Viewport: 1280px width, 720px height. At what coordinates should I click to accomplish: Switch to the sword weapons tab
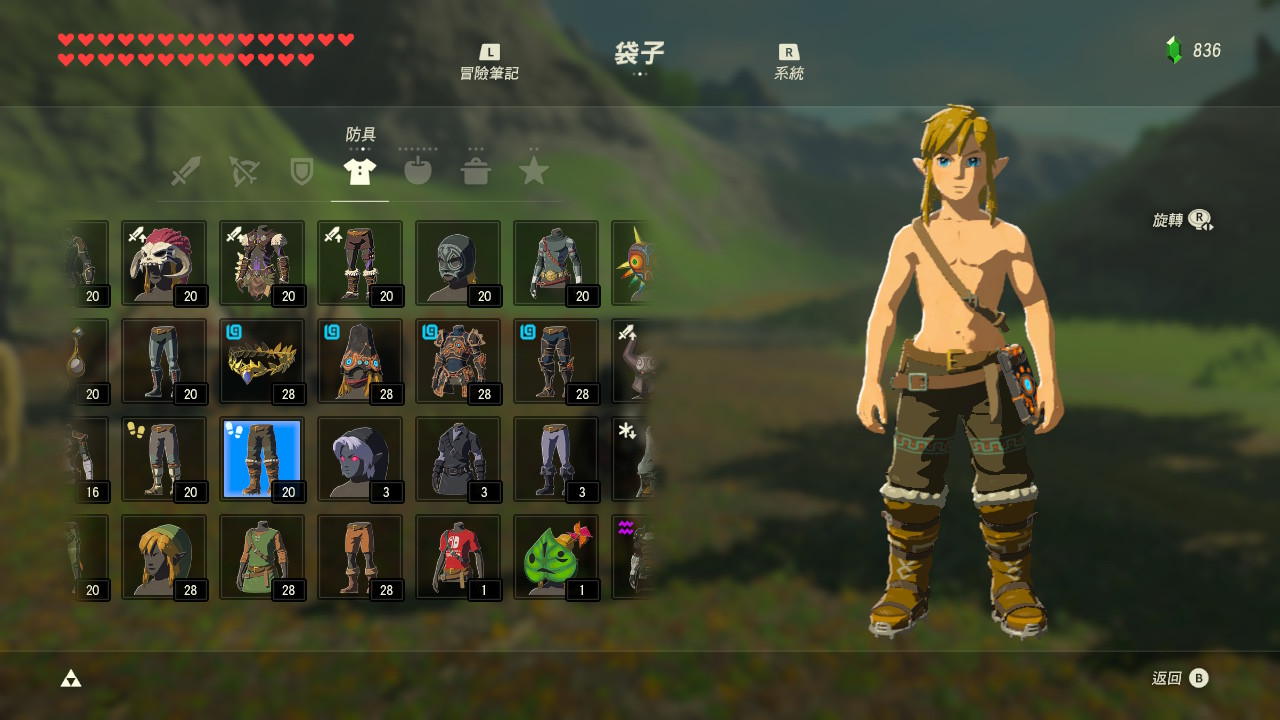click(x=185, y=171)
